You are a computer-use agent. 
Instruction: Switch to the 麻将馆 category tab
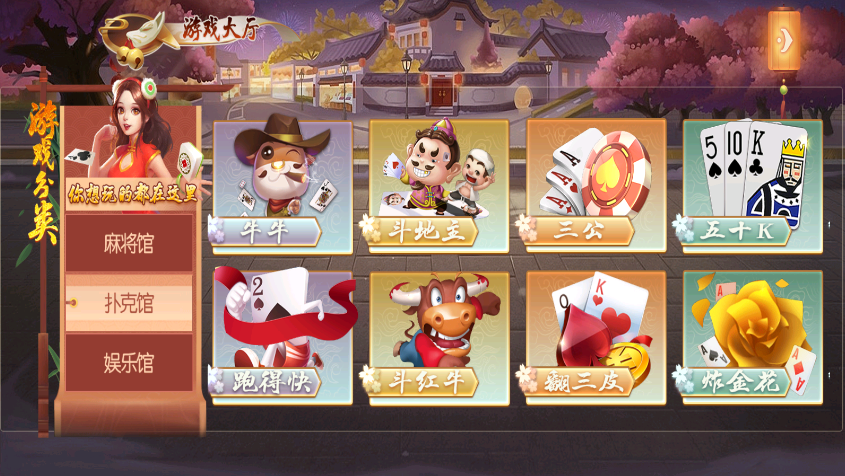(129, 242)
